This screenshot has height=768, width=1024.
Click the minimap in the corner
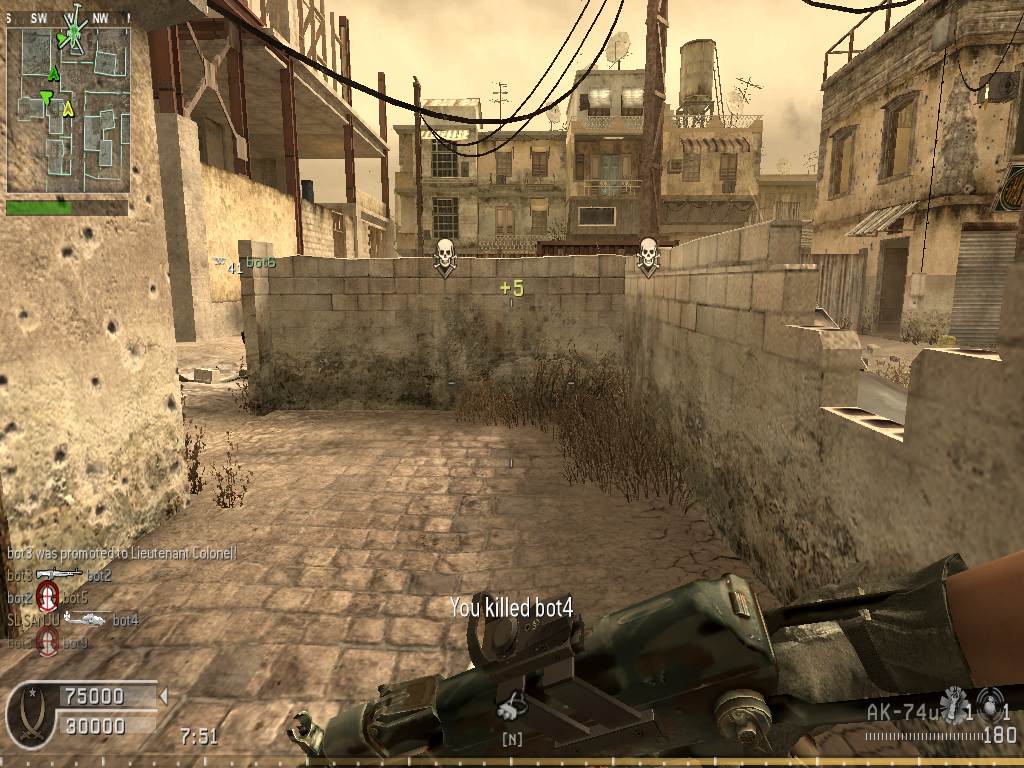click(x=68, y=110)
